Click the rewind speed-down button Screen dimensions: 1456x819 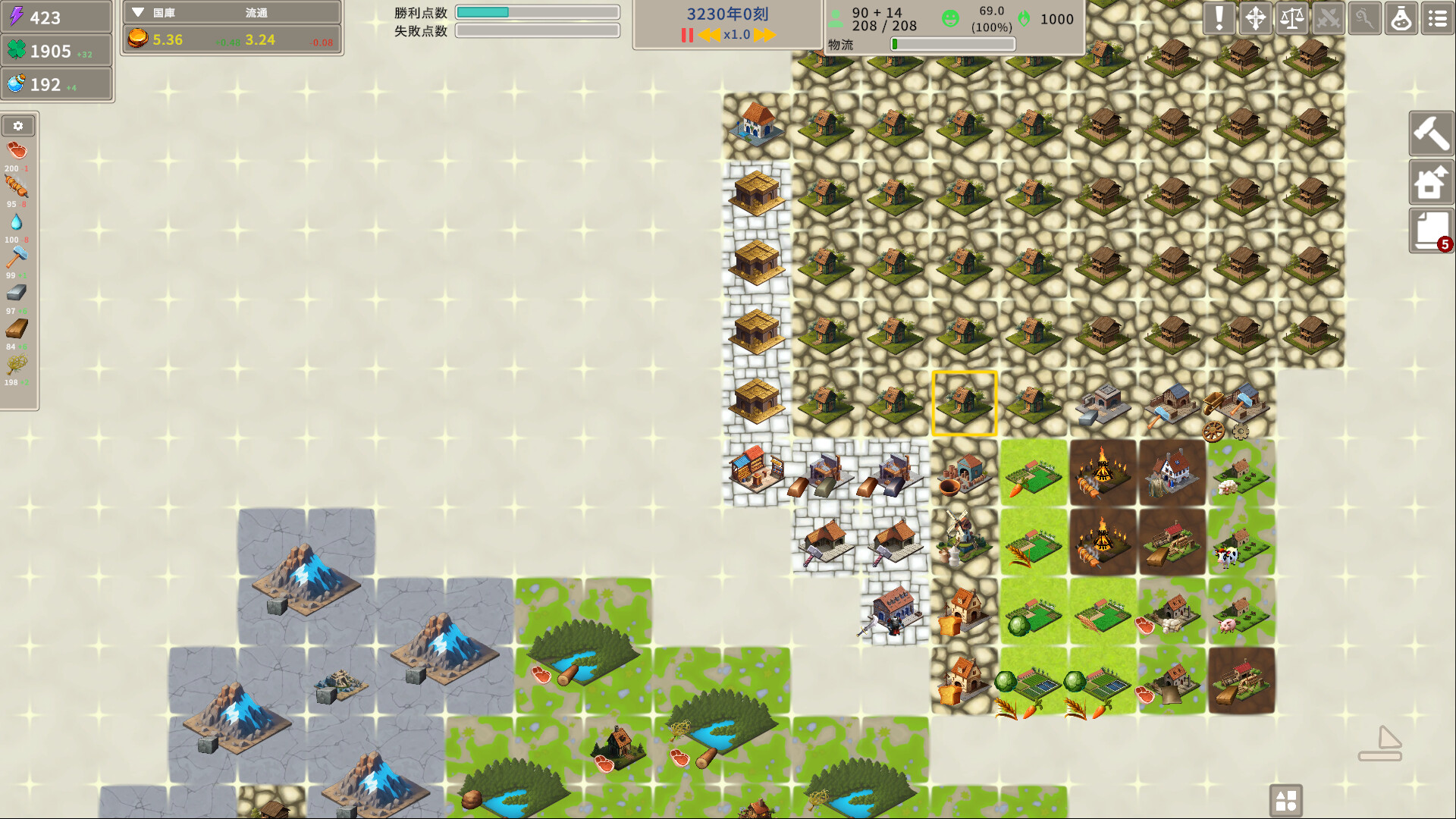pyautogui.click(x=709, y=34)
